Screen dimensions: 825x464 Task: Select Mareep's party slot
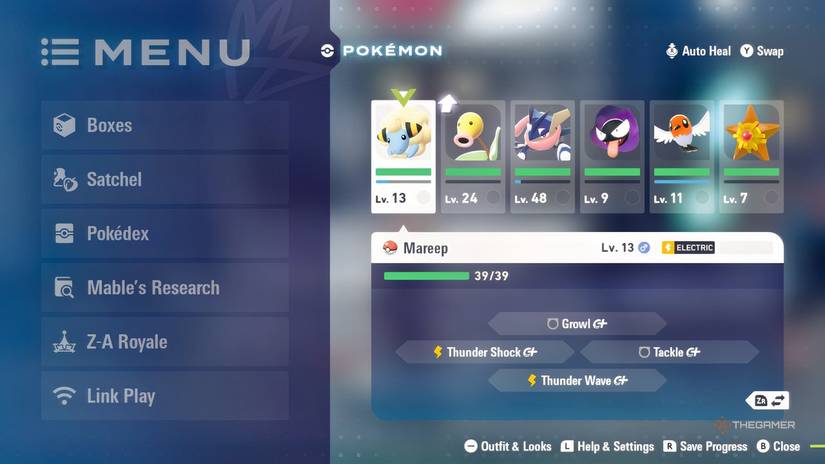click(403, 156)
